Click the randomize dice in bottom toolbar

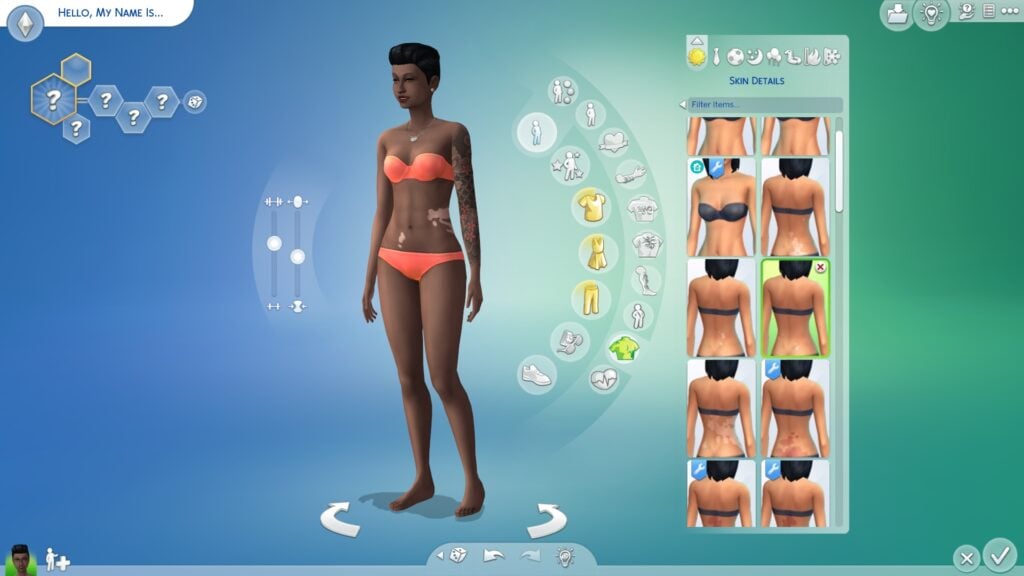tap(455, 556)
